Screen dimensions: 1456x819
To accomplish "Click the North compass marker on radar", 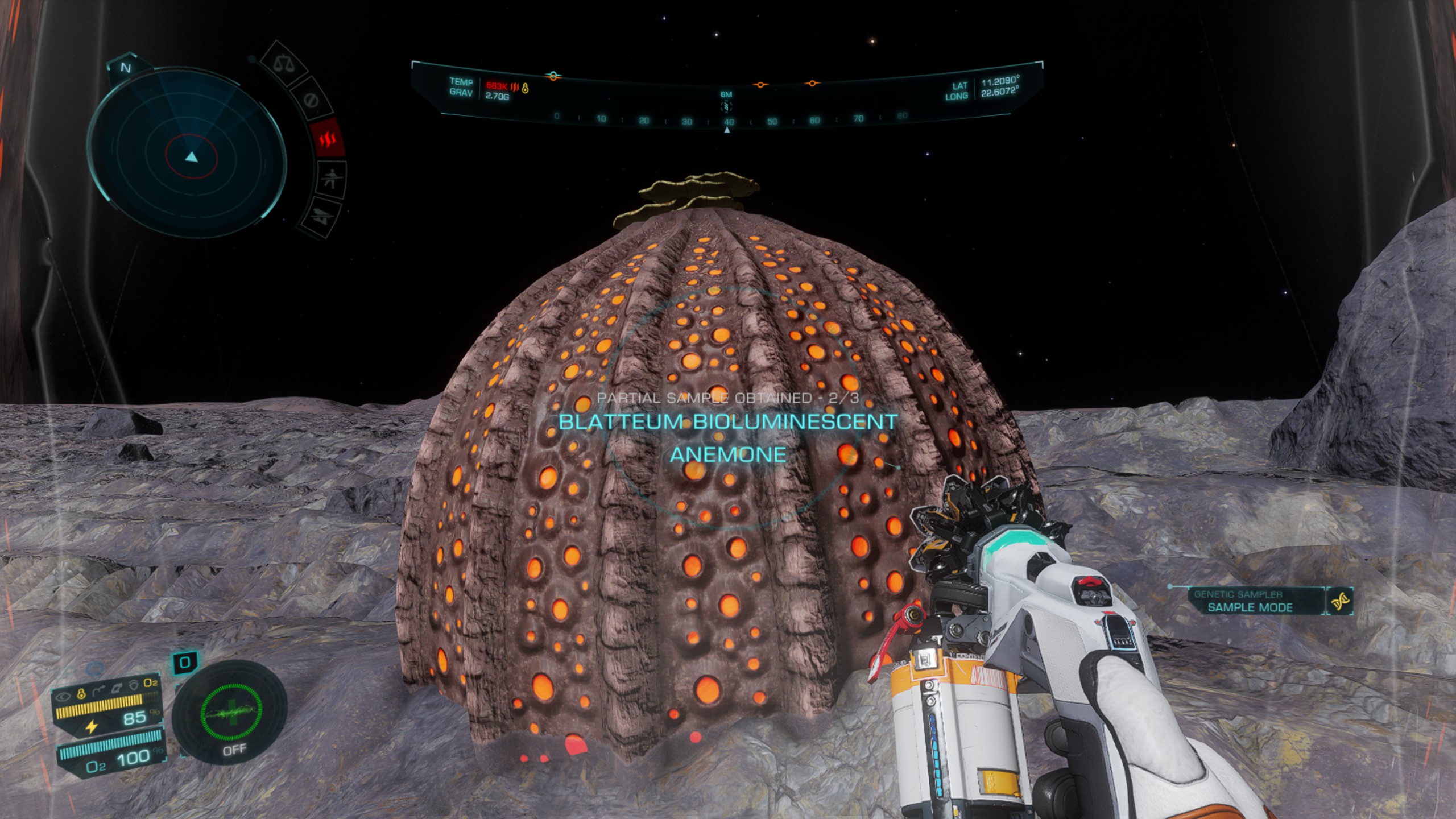I will pyautogui.click(x=126, y=68).
